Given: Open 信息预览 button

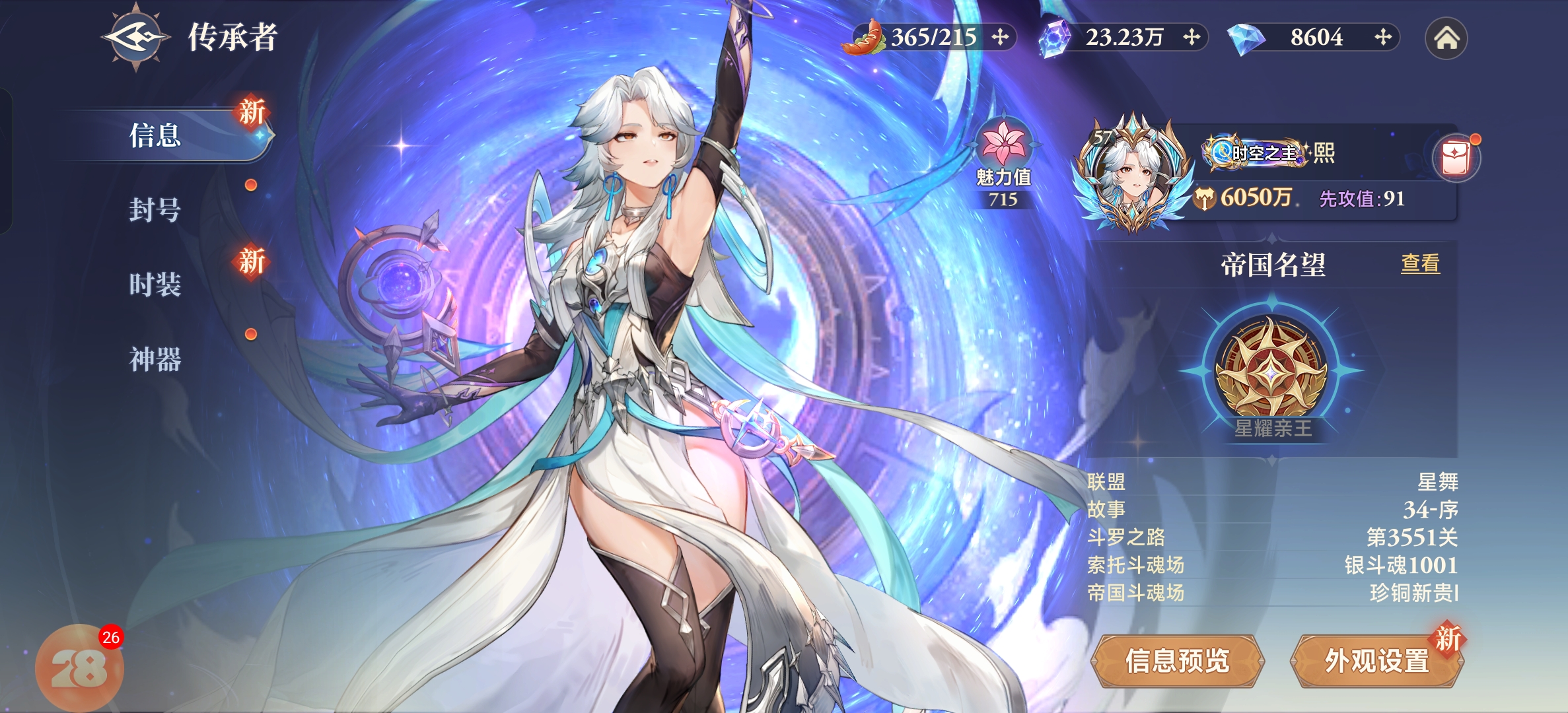Looking at the screenshot, I should point(1177,660).
